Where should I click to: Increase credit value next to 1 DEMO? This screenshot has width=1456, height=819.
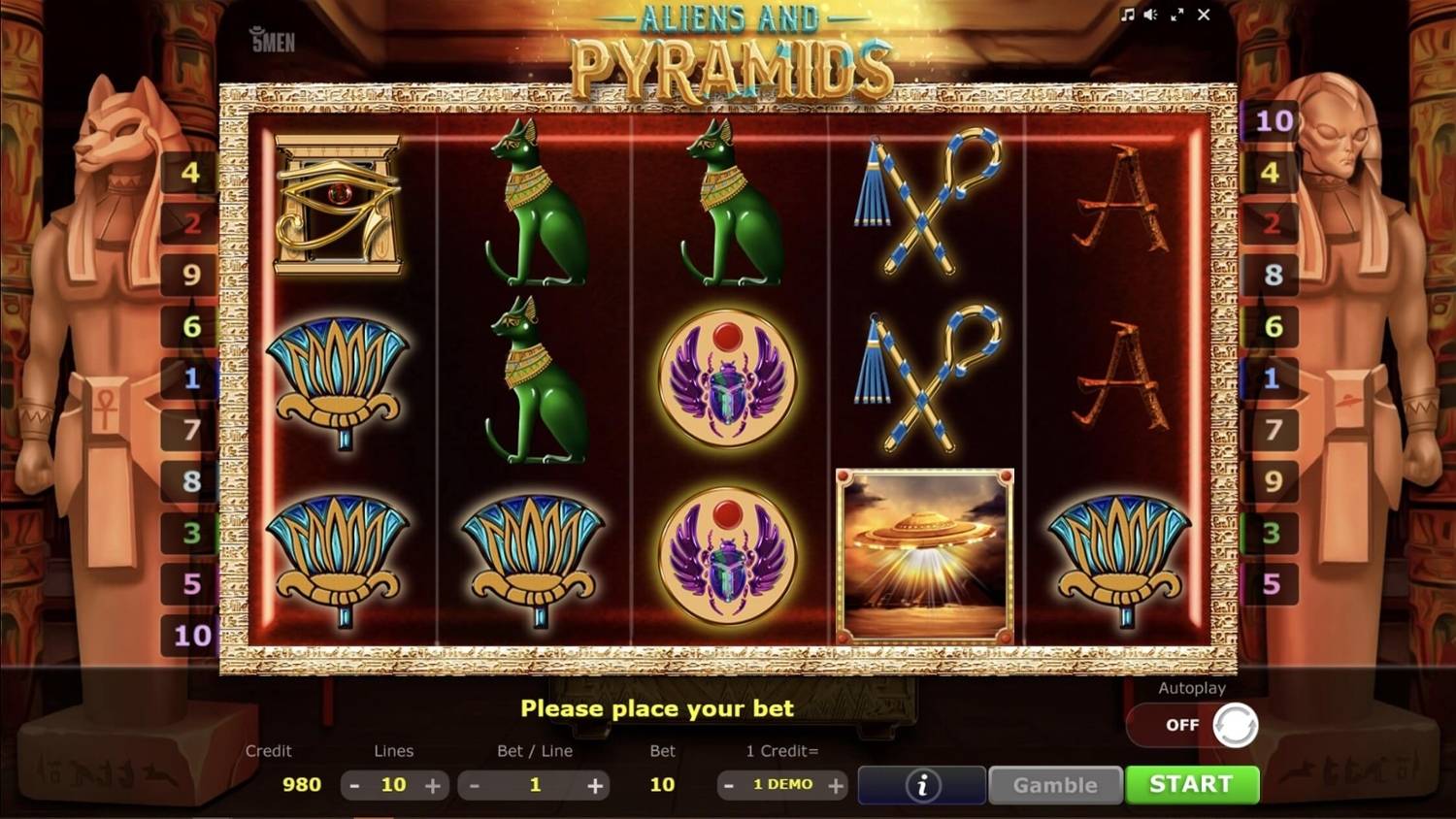836,785
